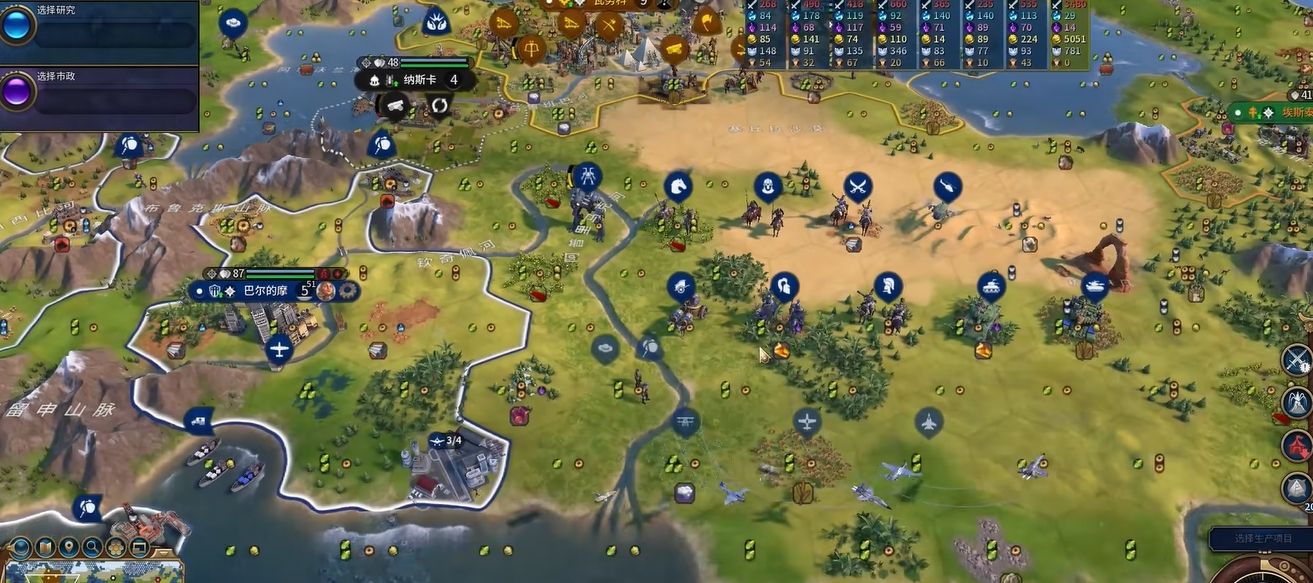Open the map lens options button
Image resolution: width=1313 pixels, height=583 pixels.
pos(46,547)
